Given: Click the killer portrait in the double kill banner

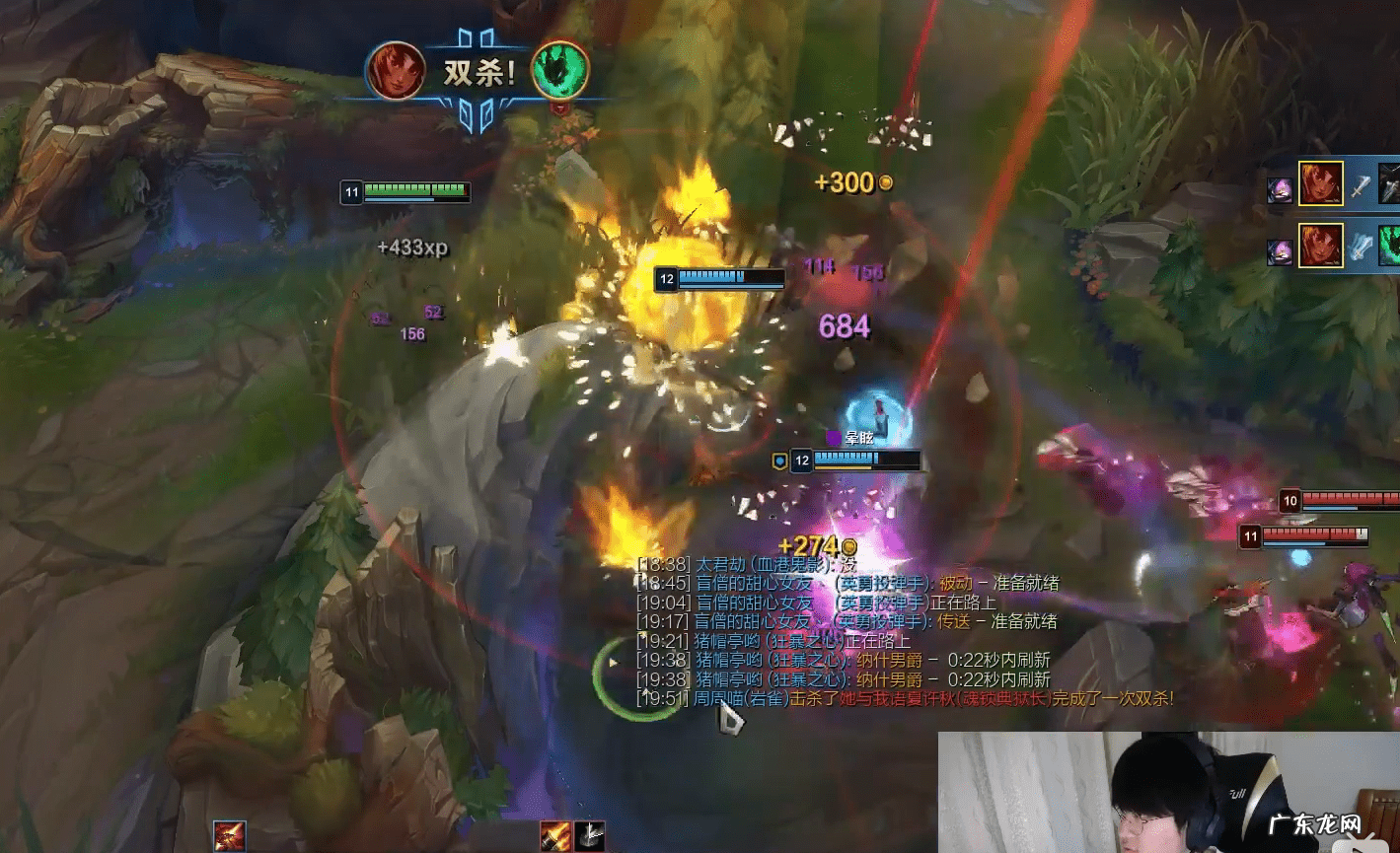Looking at the screenshot, I should (x=396, y=71).
